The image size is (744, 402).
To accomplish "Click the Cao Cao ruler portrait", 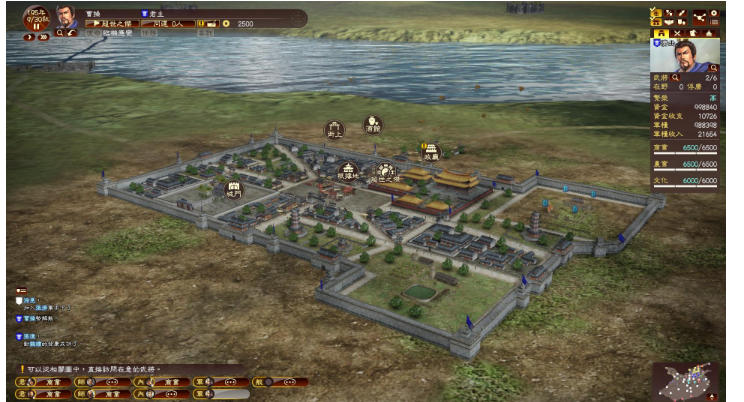I will pos(66,18).
